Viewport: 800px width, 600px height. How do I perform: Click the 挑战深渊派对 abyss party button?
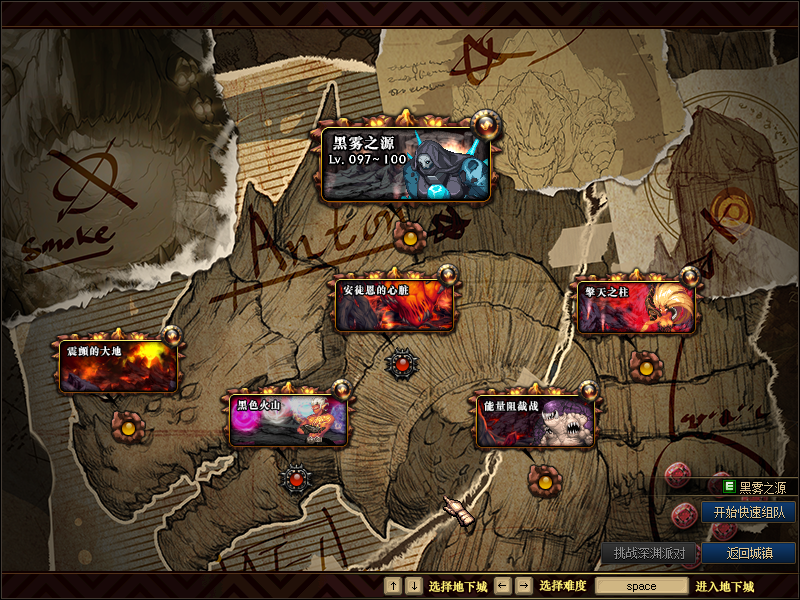[x=649, y=553]
